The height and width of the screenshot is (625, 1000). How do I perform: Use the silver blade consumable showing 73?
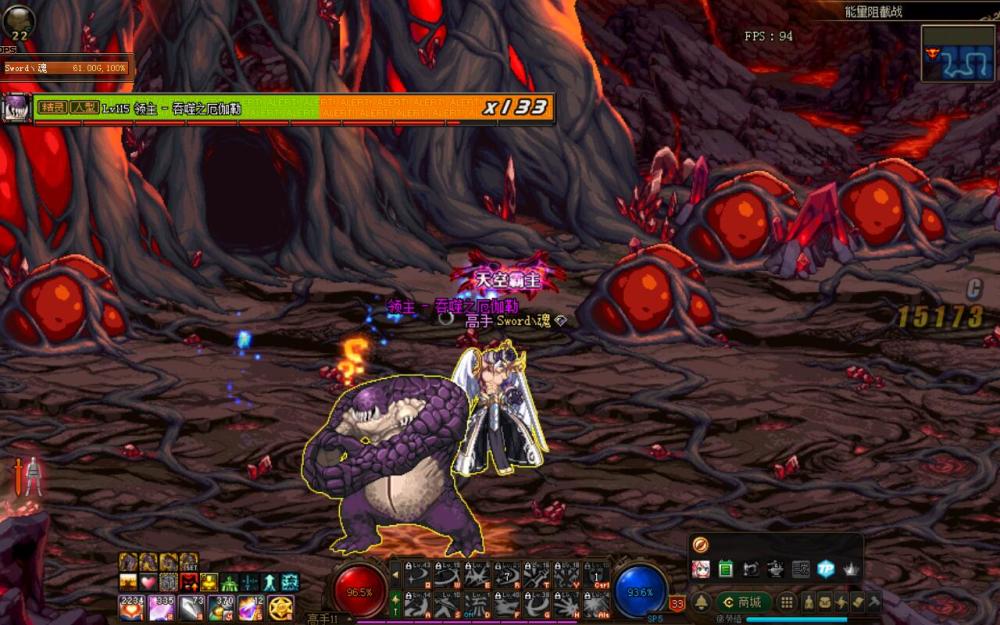pos(191,606)
